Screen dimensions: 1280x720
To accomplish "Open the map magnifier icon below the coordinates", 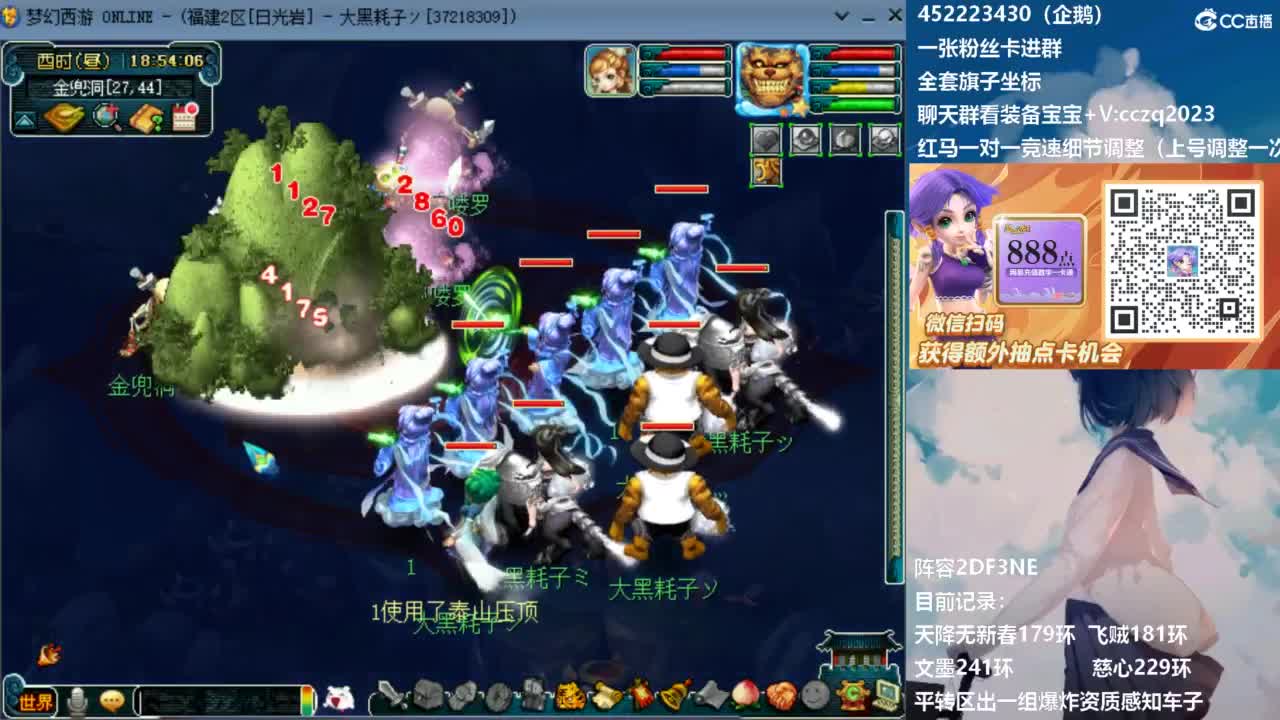I will click(105, 117).
